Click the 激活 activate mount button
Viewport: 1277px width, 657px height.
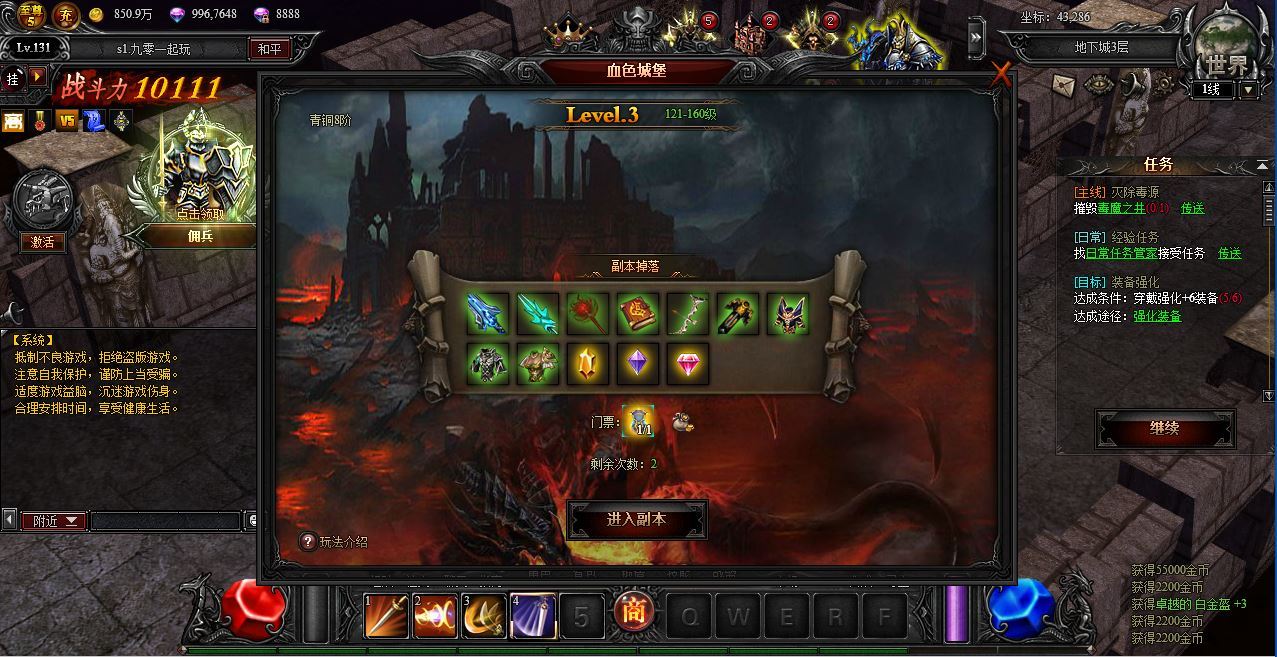42,242
